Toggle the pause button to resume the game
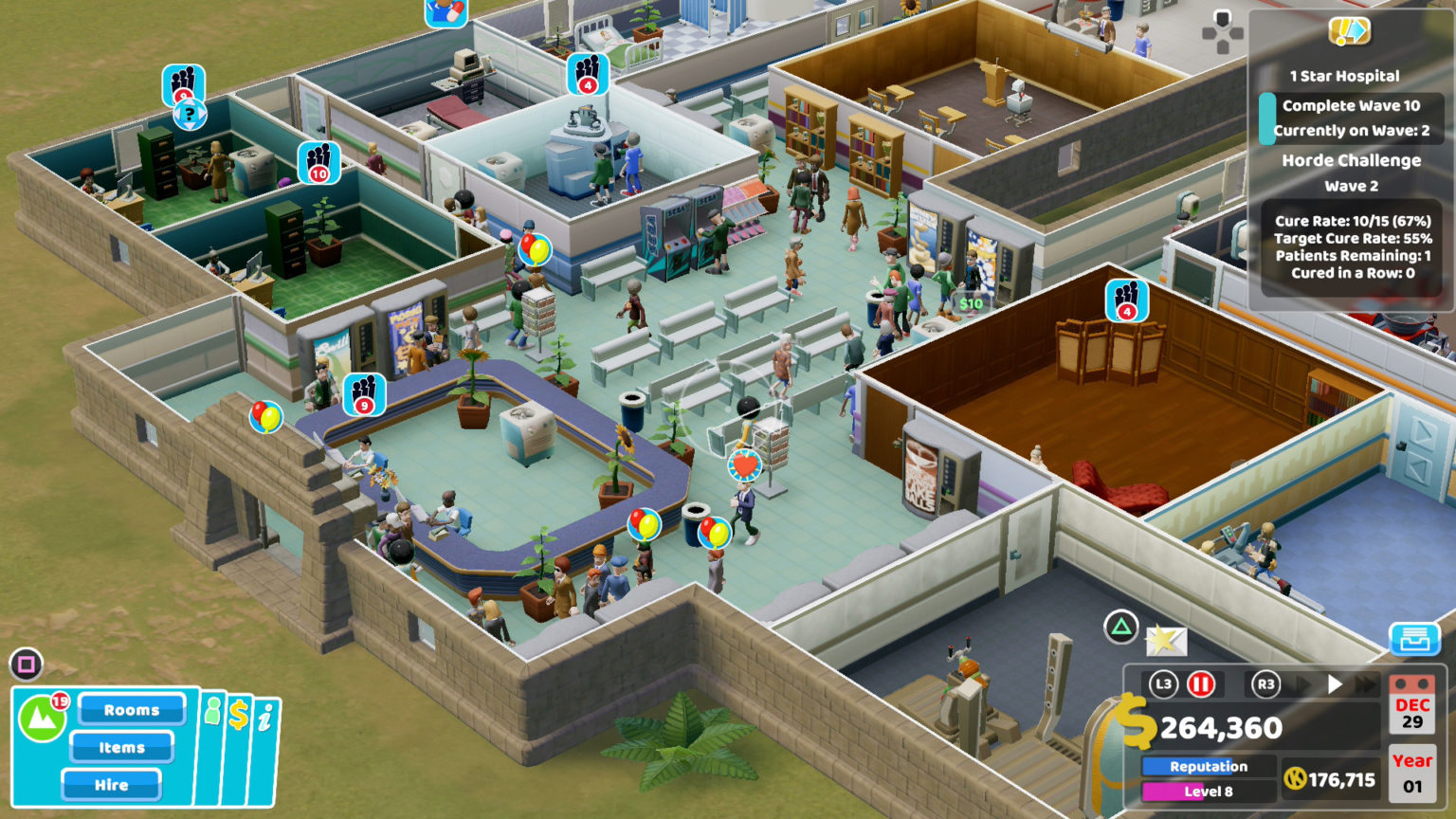 pos(1201,683)
